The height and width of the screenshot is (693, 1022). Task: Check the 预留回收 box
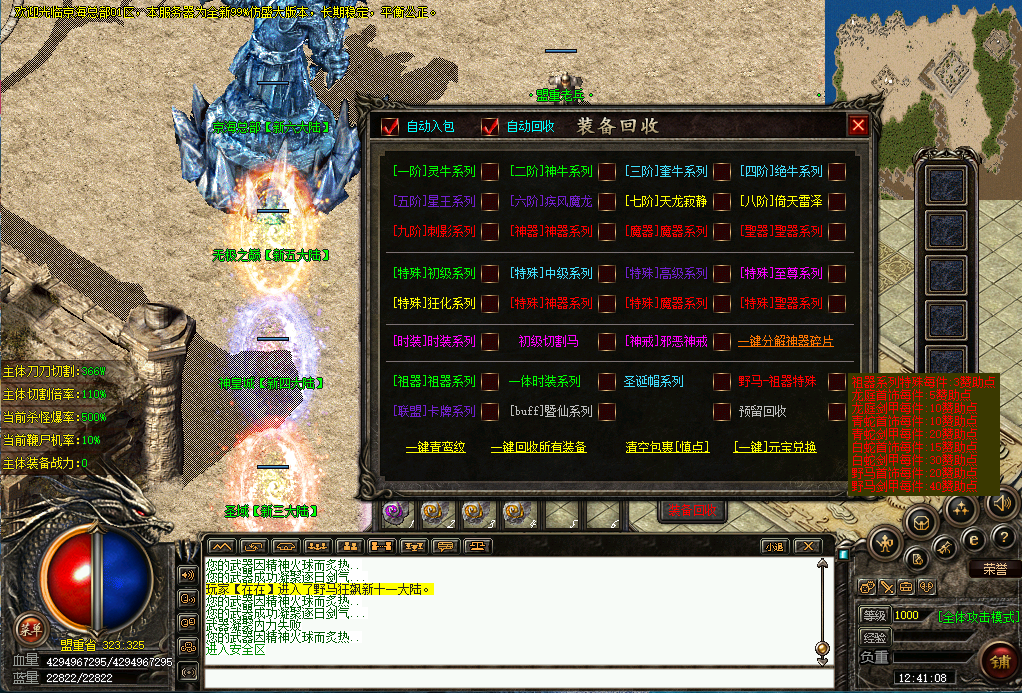[837, 411]
